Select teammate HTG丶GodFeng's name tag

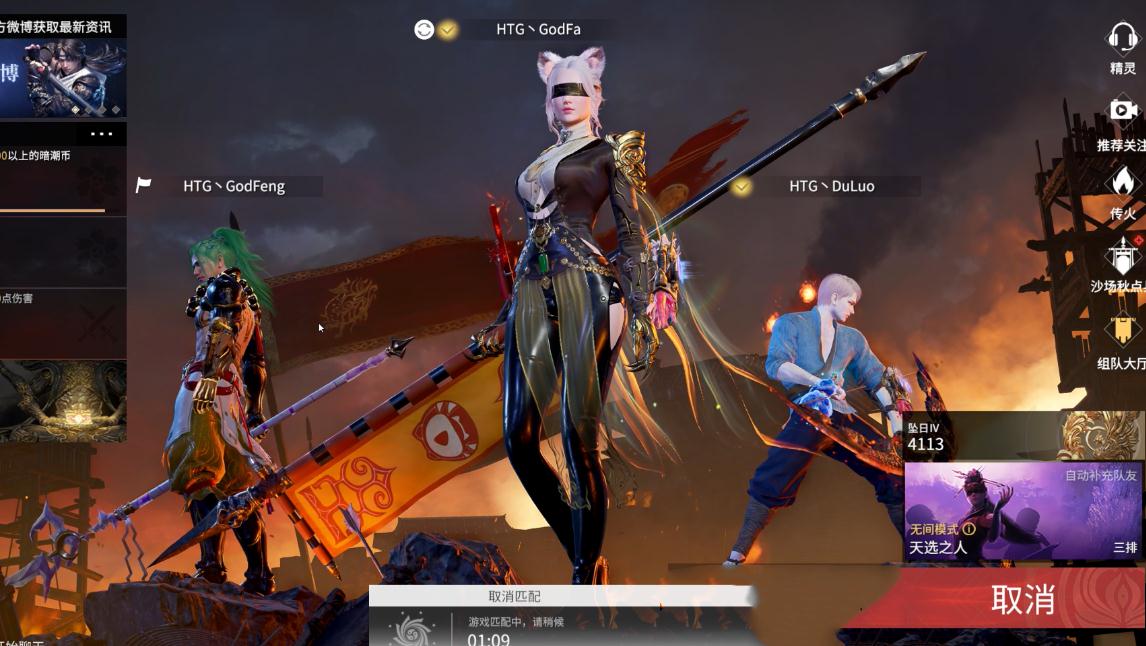coord(234,186)
